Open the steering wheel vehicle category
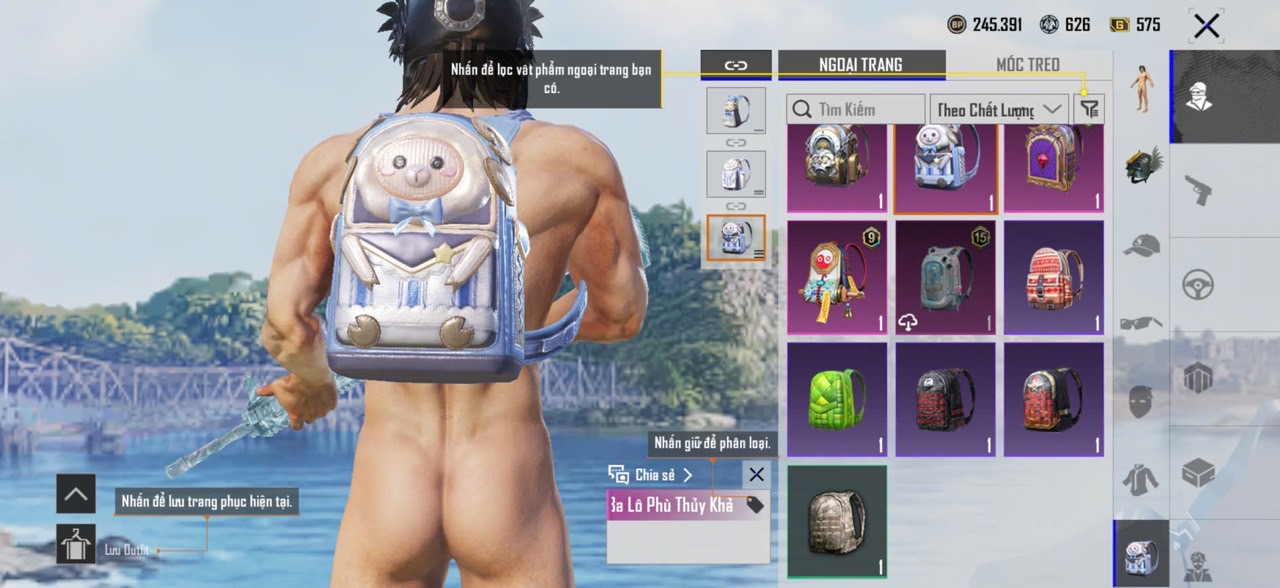This screenshot has height=588, width=1280. pyautogui.click(x=1198, y=284)
